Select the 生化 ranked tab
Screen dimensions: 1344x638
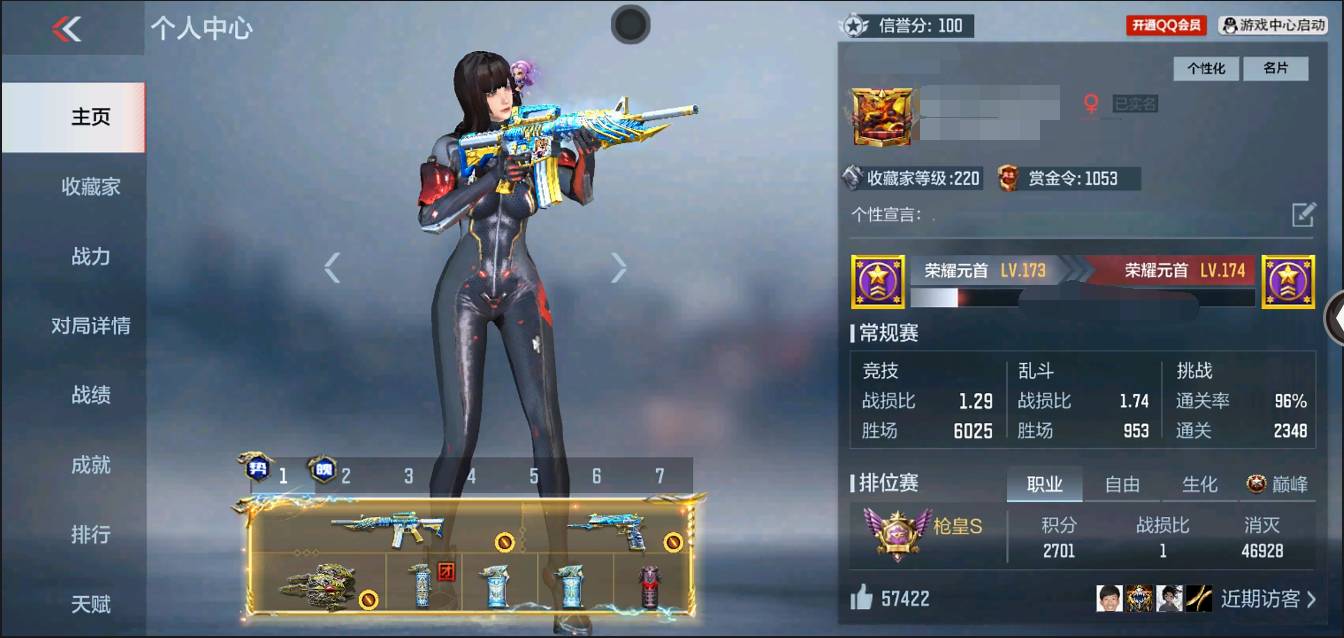[1199, 485]
